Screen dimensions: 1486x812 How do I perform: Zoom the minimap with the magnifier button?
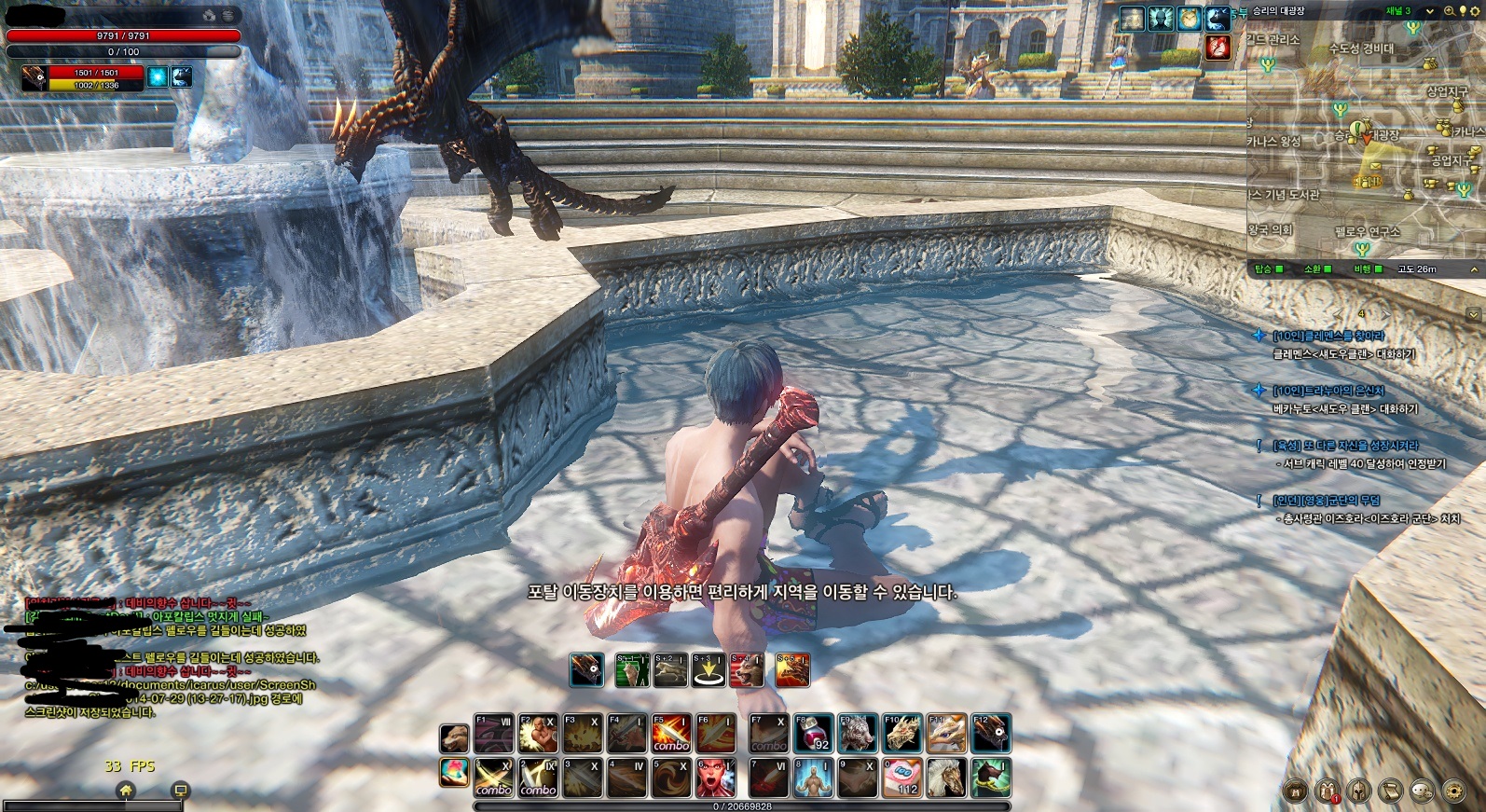coord(1449,11)
